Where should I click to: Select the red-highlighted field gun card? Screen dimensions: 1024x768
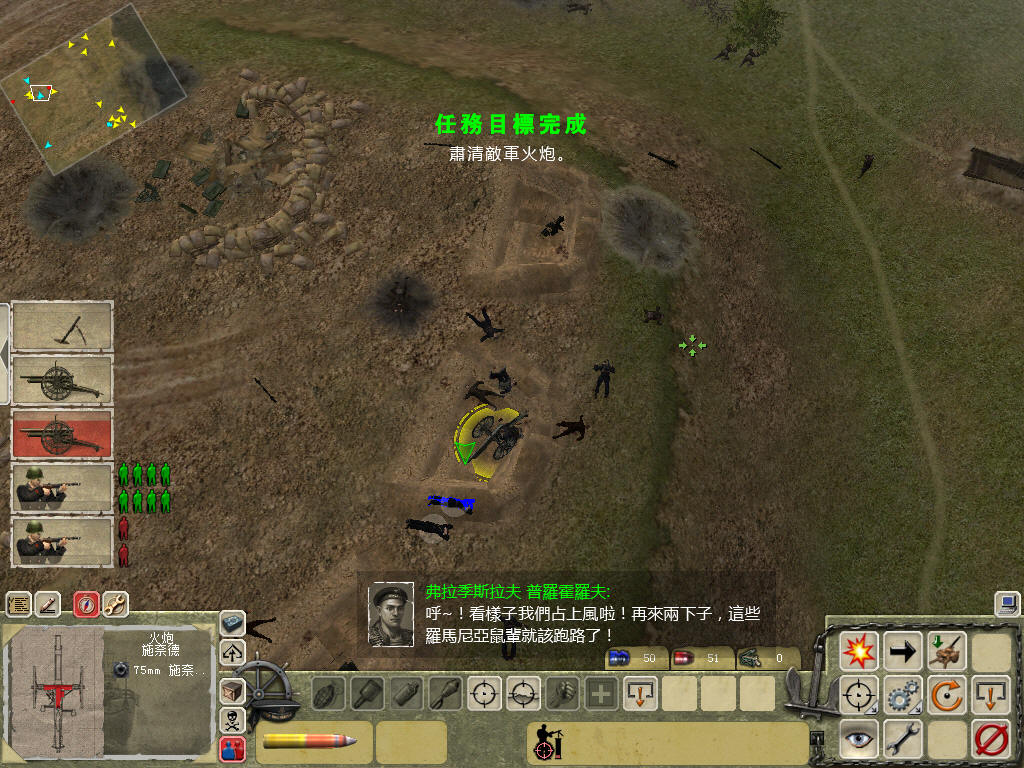click(62, 434)
